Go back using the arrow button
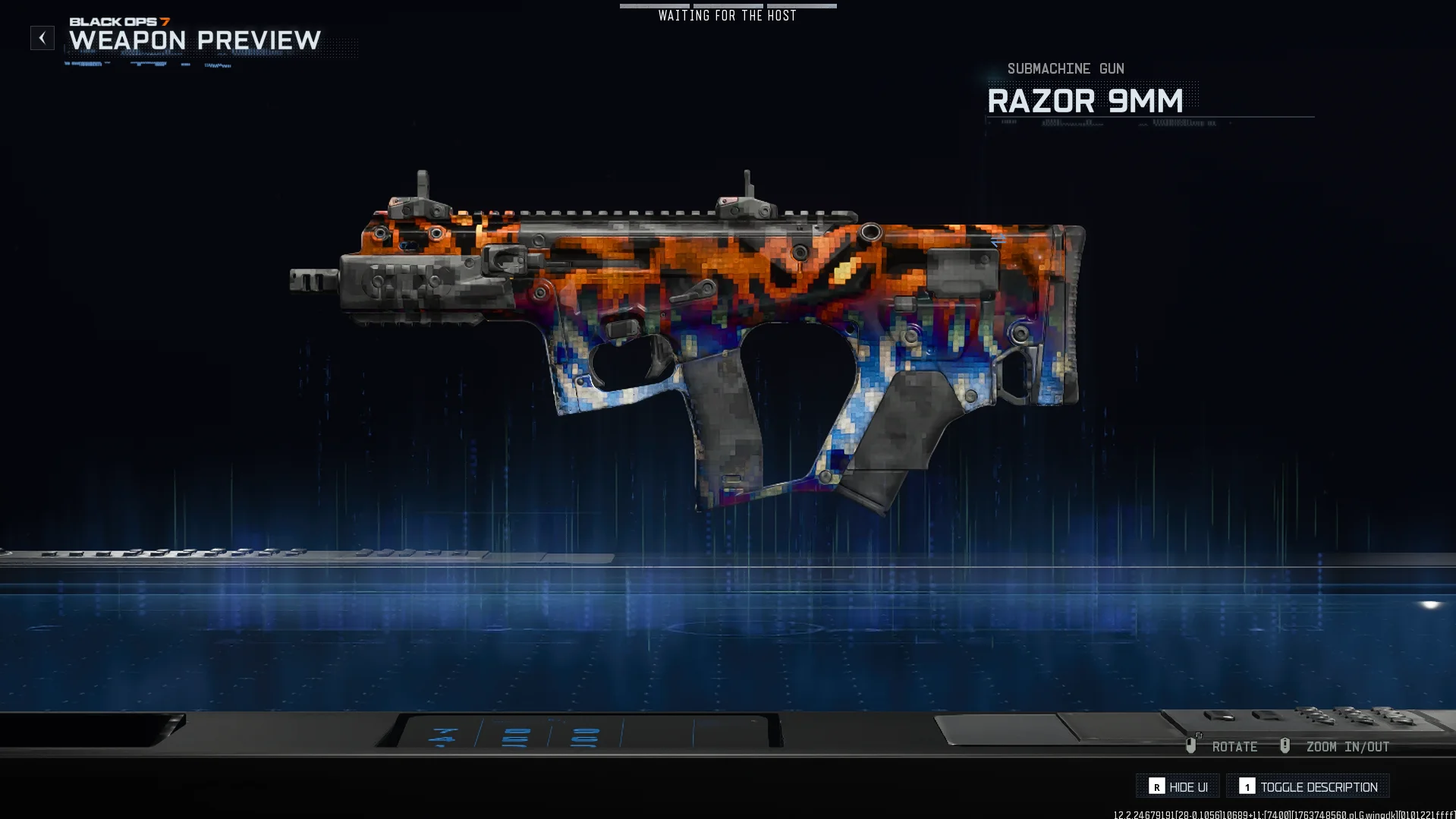This screenshot has height=819, width=1456. pyautogui.click(x=42, y=38)
